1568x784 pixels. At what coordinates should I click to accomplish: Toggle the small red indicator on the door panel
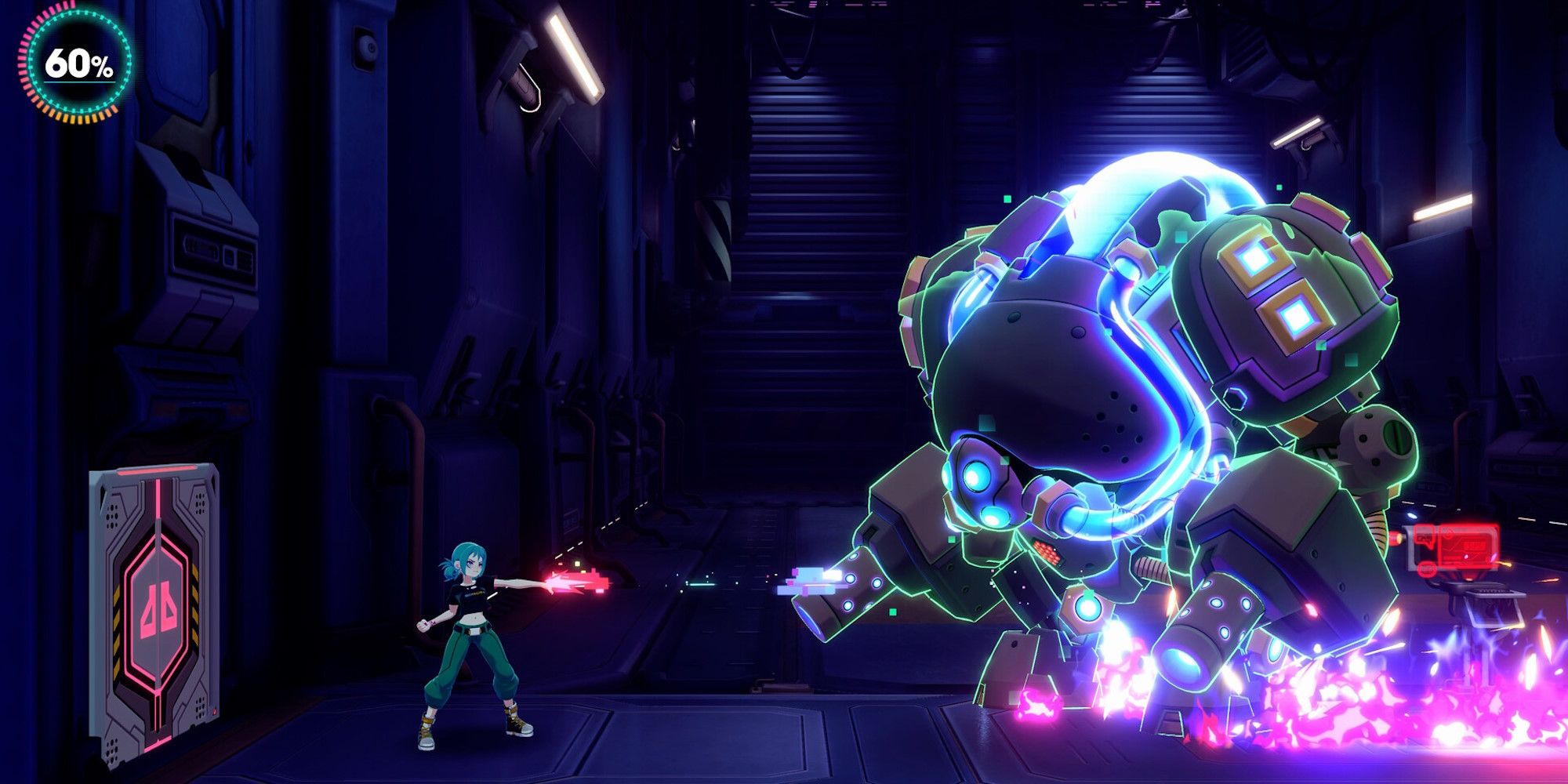tap(216, 710)
